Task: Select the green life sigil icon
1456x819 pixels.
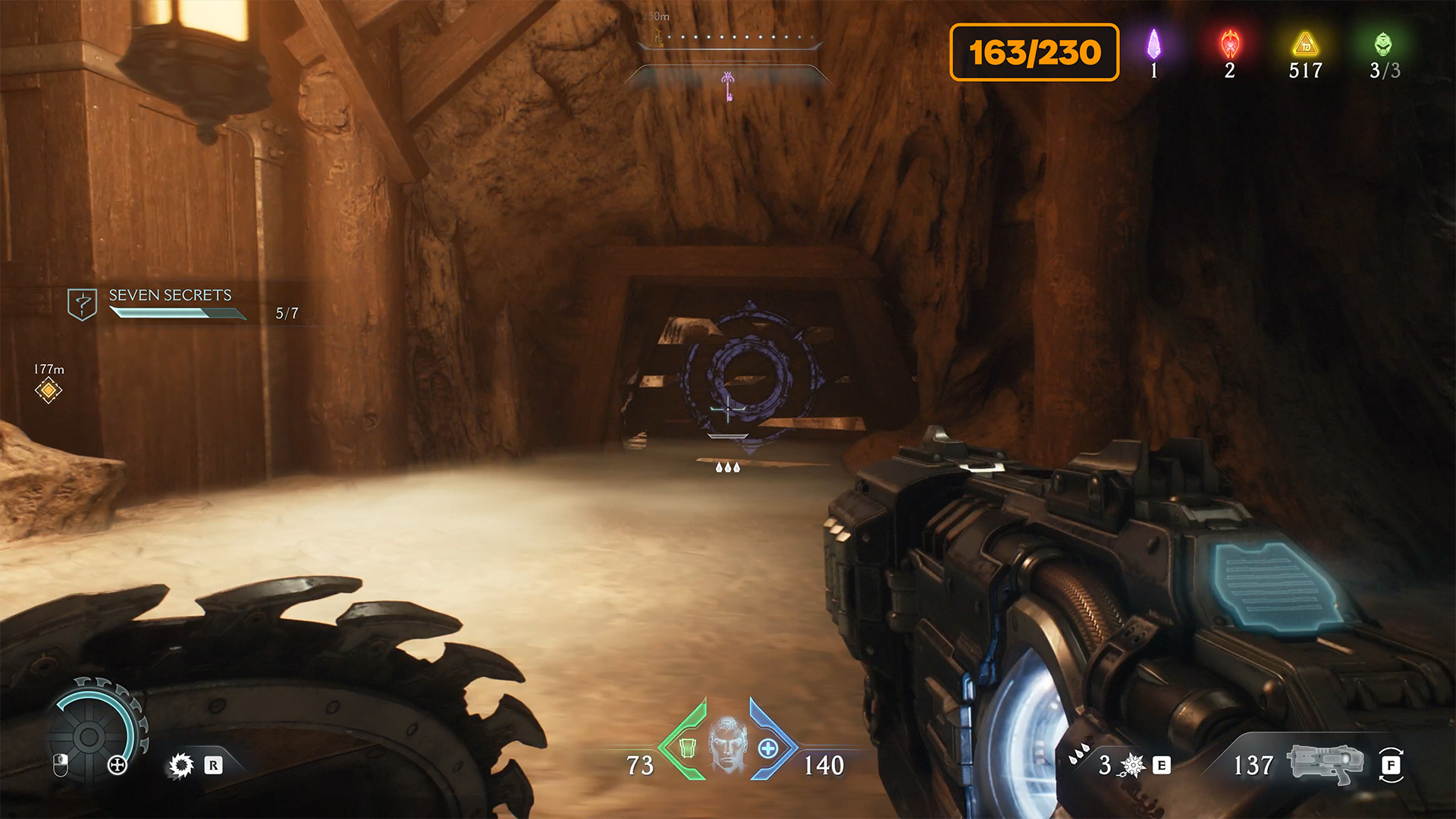Action: (1382, 45)
